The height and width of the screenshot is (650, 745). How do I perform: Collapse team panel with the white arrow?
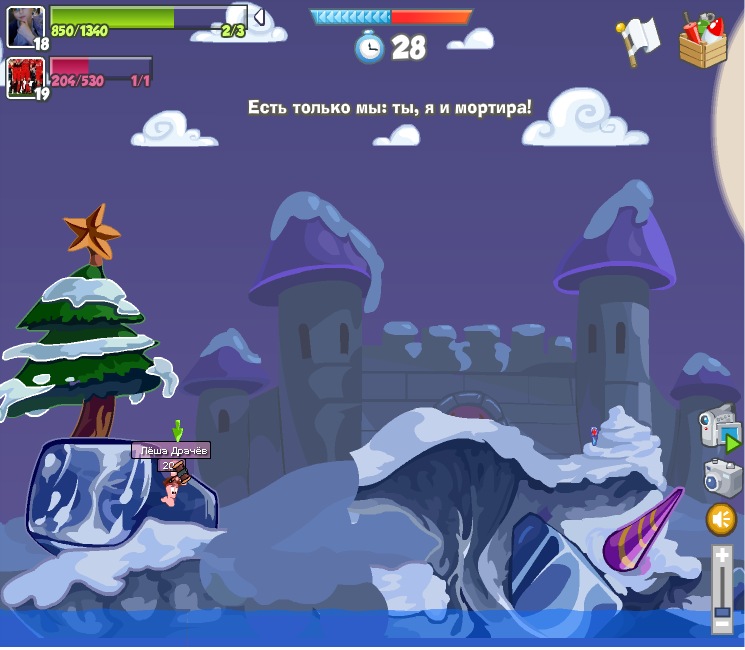pyautogui.click(x=258, y=16)
